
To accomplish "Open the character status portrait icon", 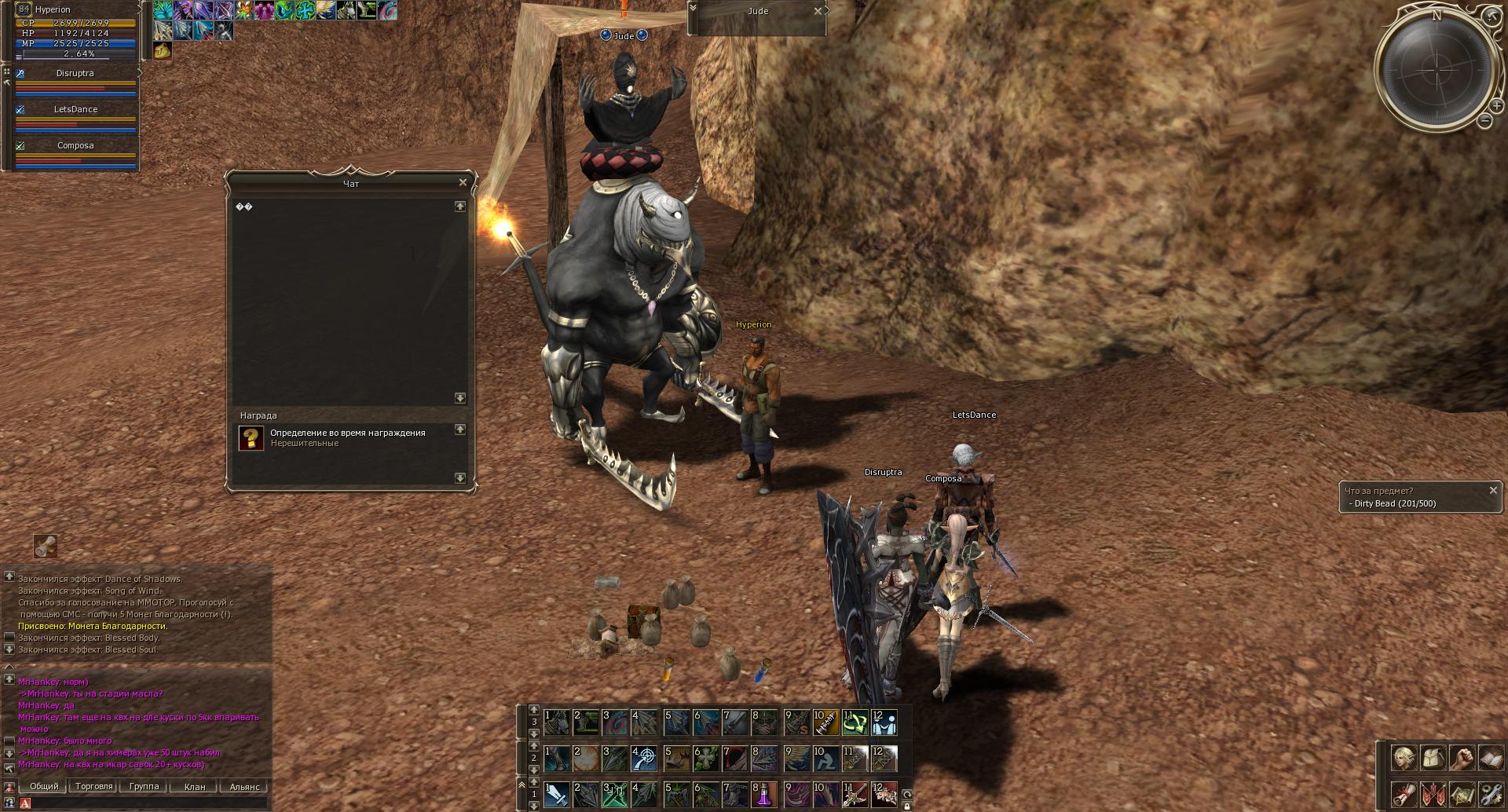I will click(1404, 759).
